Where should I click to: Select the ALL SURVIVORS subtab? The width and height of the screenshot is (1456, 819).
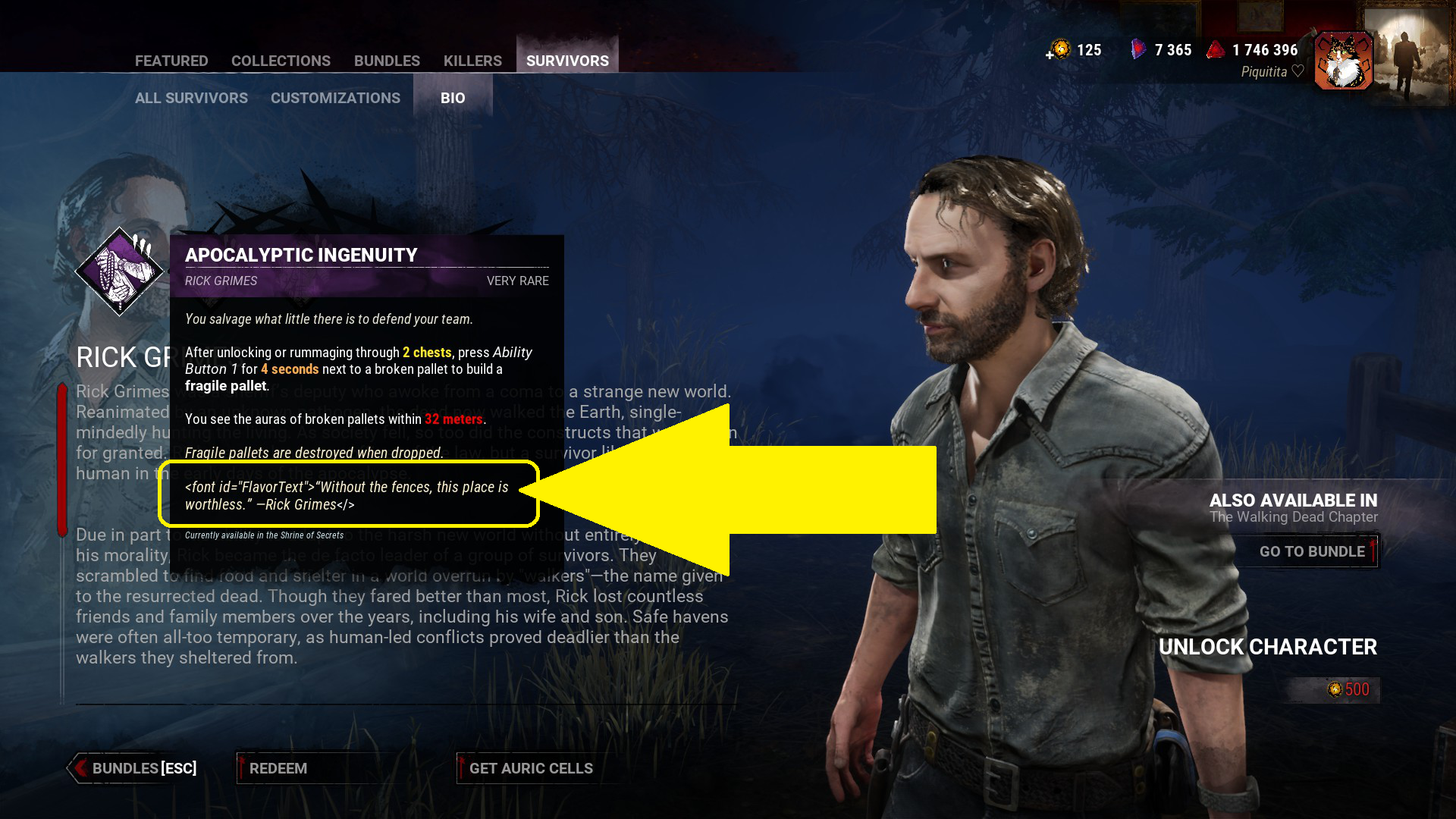pyautogui.click(x=191, y=98)
